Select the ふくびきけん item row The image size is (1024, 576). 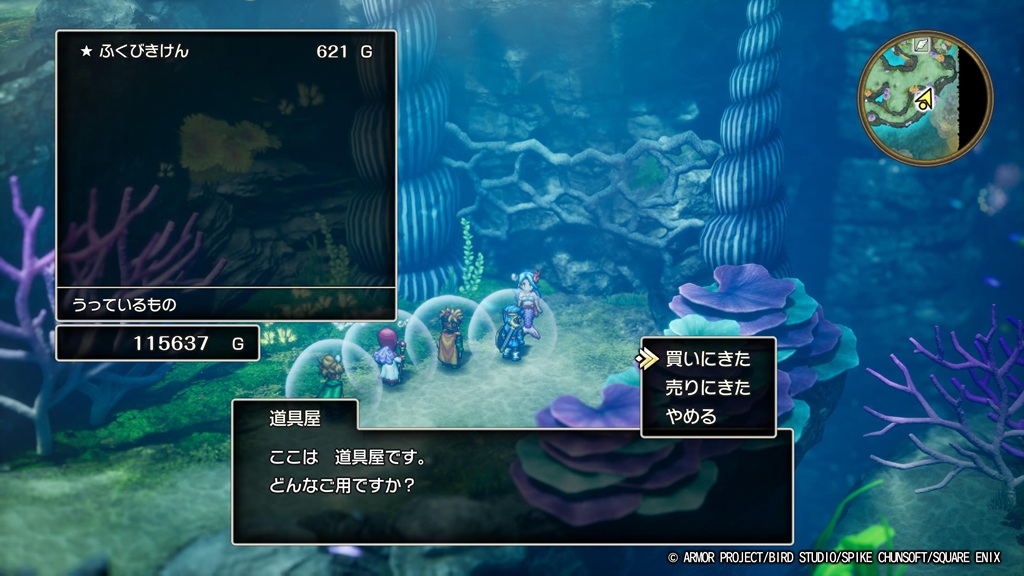pyautogui.click(x=225, y=51)
